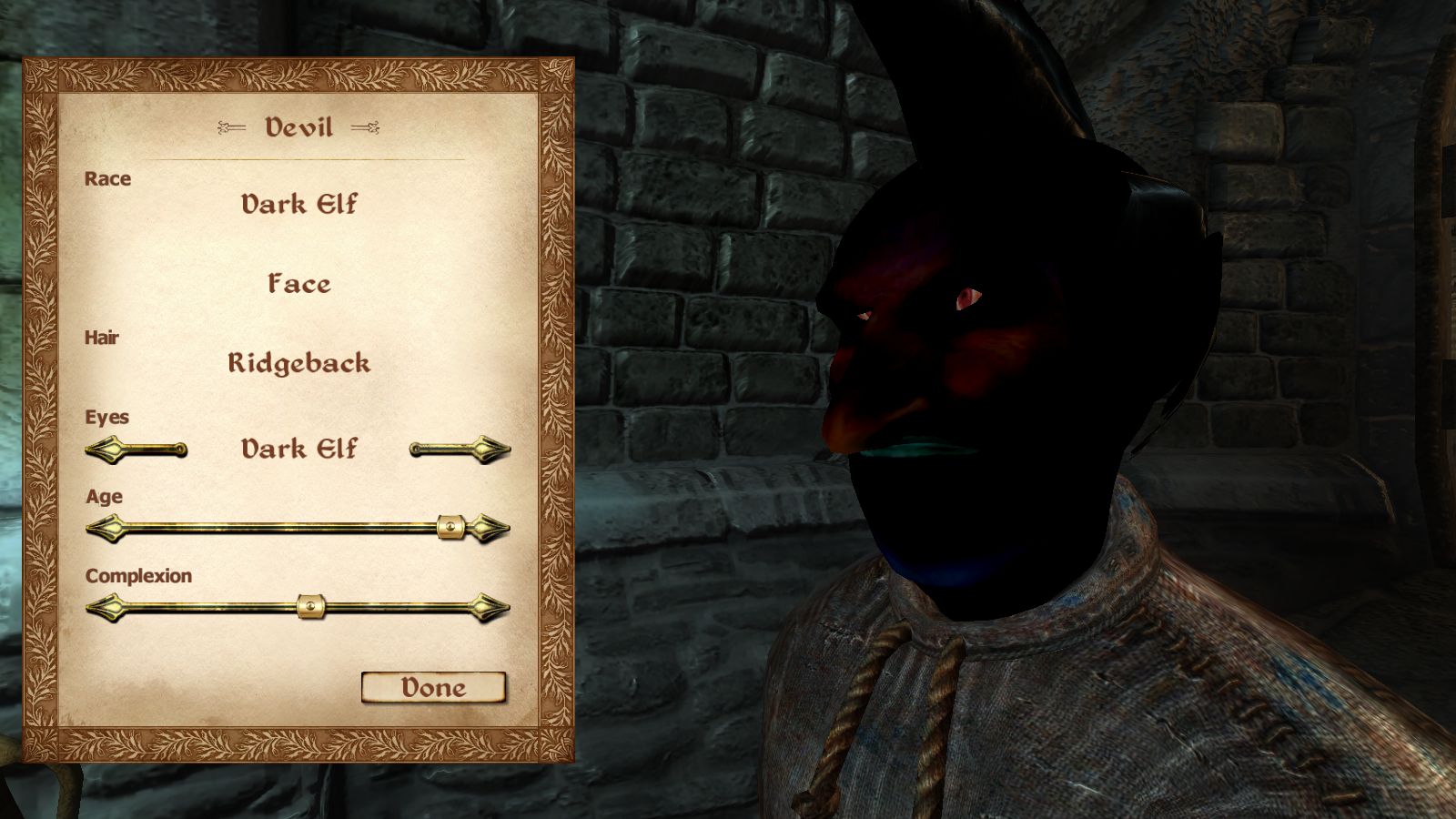Click the flourish arrow right of the Devil title
The width and height of the screenshot is (1456, 819).
(x=367, y=128)
